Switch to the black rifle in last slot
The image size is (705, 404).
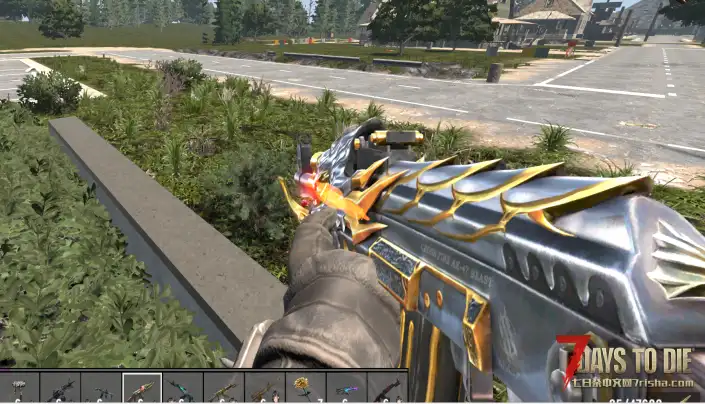[x=386, y=388]
